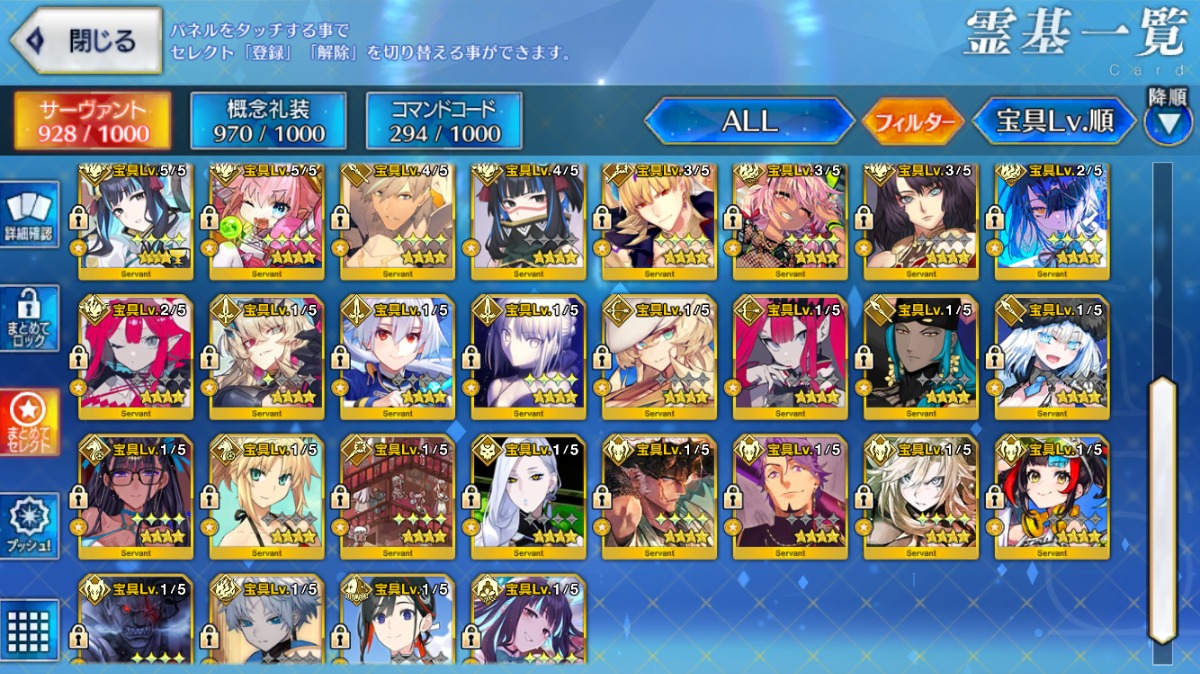Choose the white-haired red-eyed servant card
The image size is (1200, 674).
397,356
